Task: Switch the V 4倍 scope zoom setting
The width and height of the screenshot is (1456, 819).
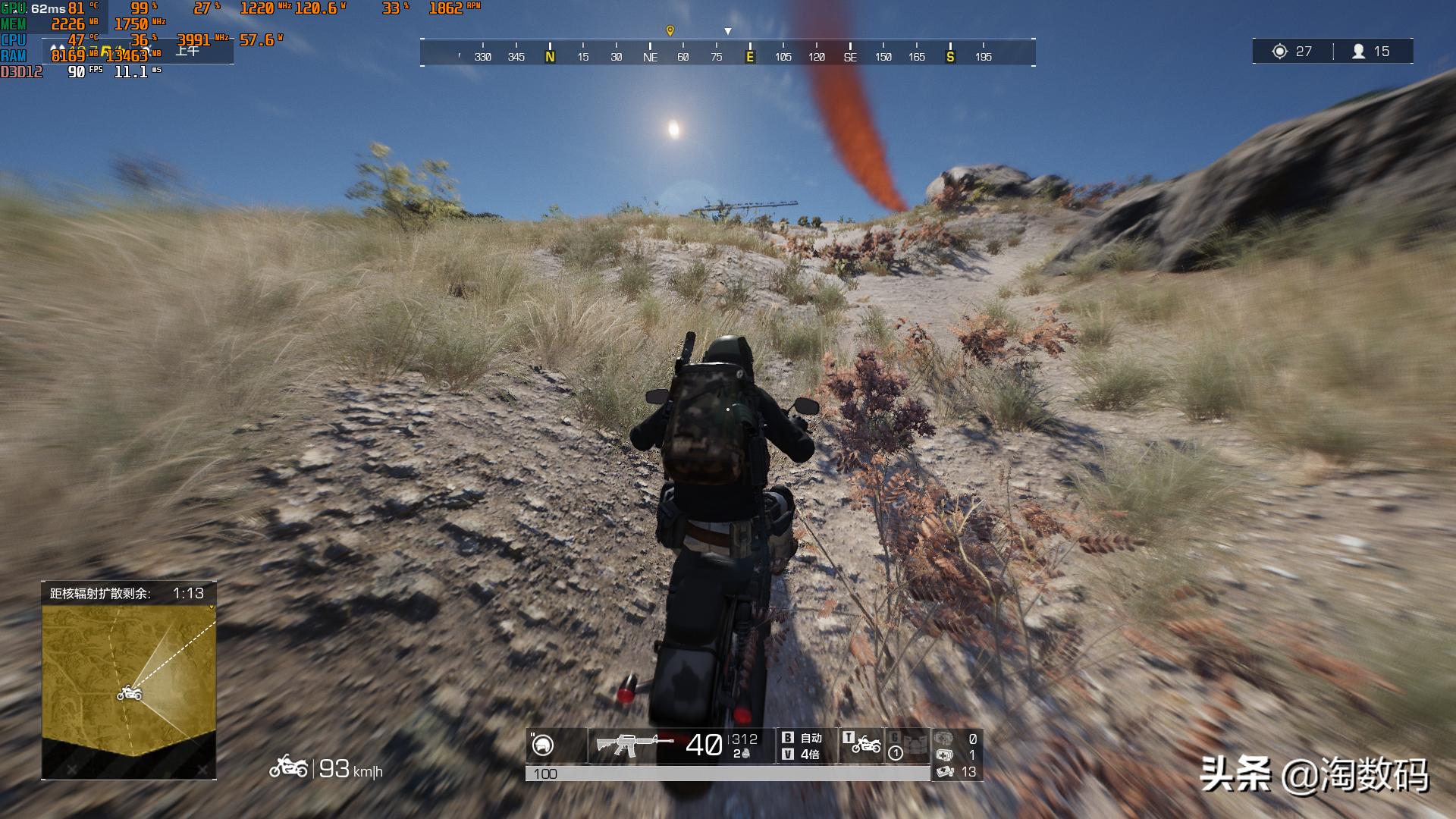Action: click(x=805, y=755)
